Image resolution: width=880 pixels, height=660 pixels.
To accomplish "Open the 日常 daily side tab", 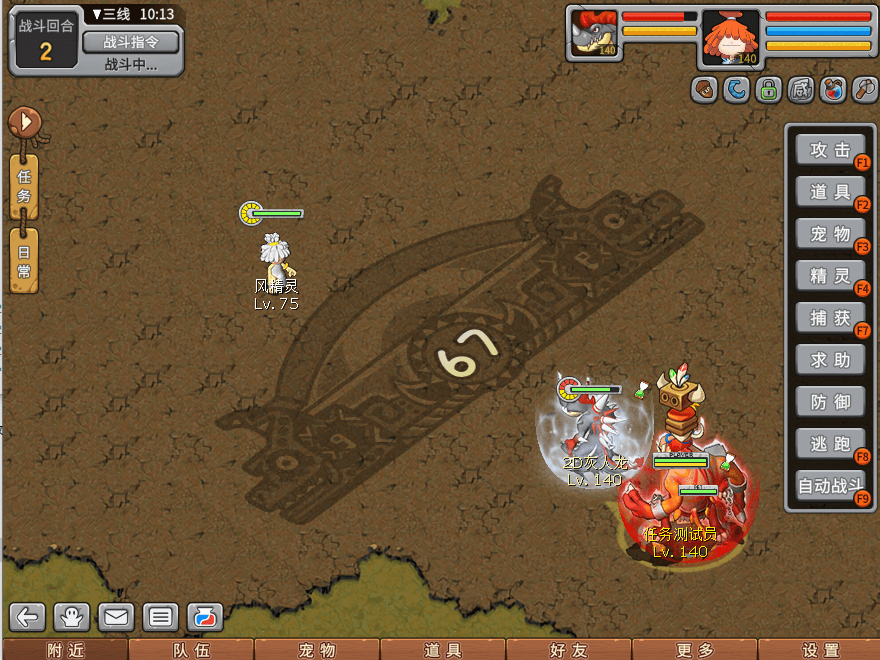I will click(x=25, y=261).
